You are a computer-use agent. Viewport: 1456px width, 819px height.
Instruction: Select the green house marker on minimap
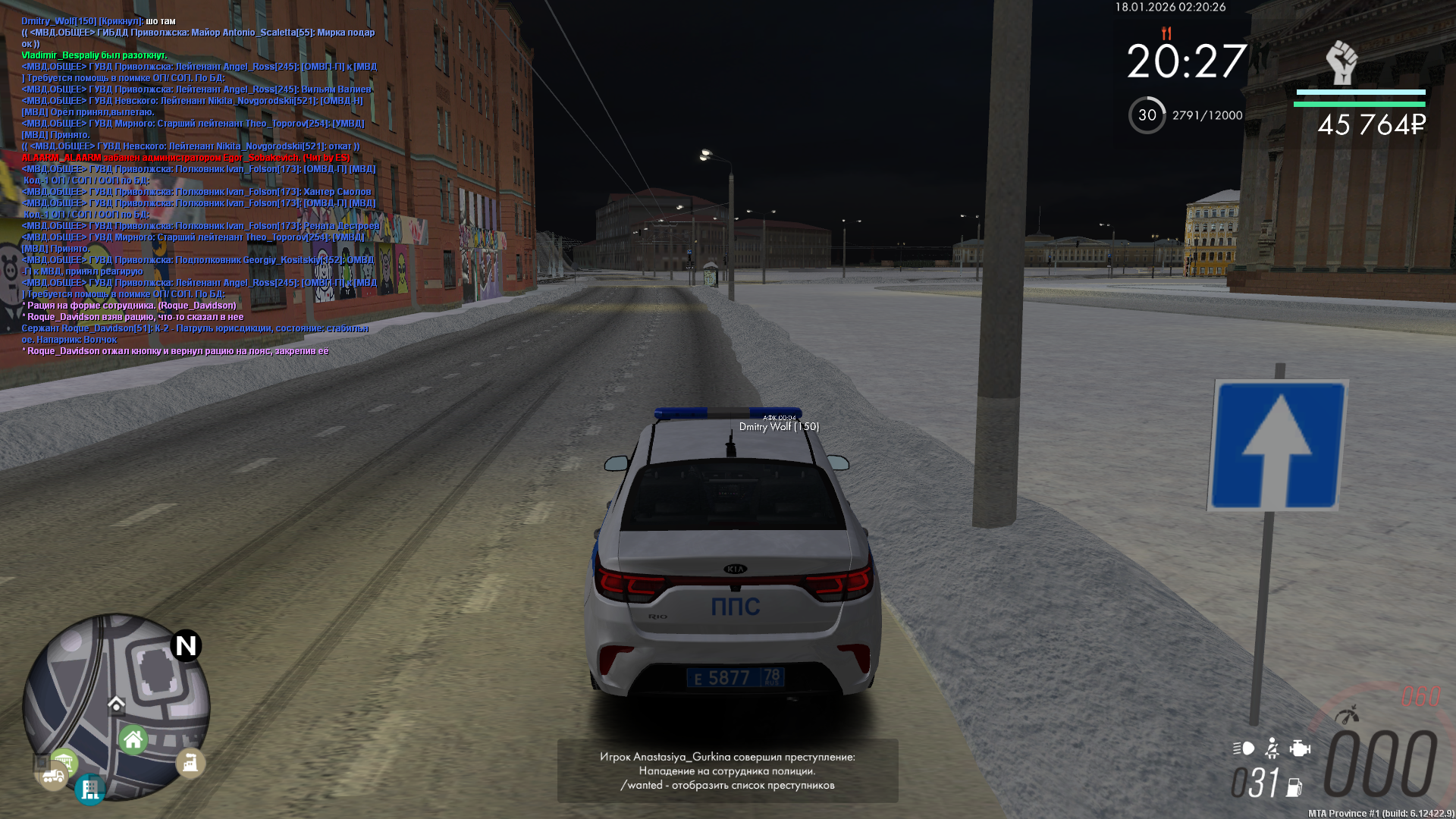(133, 739)
